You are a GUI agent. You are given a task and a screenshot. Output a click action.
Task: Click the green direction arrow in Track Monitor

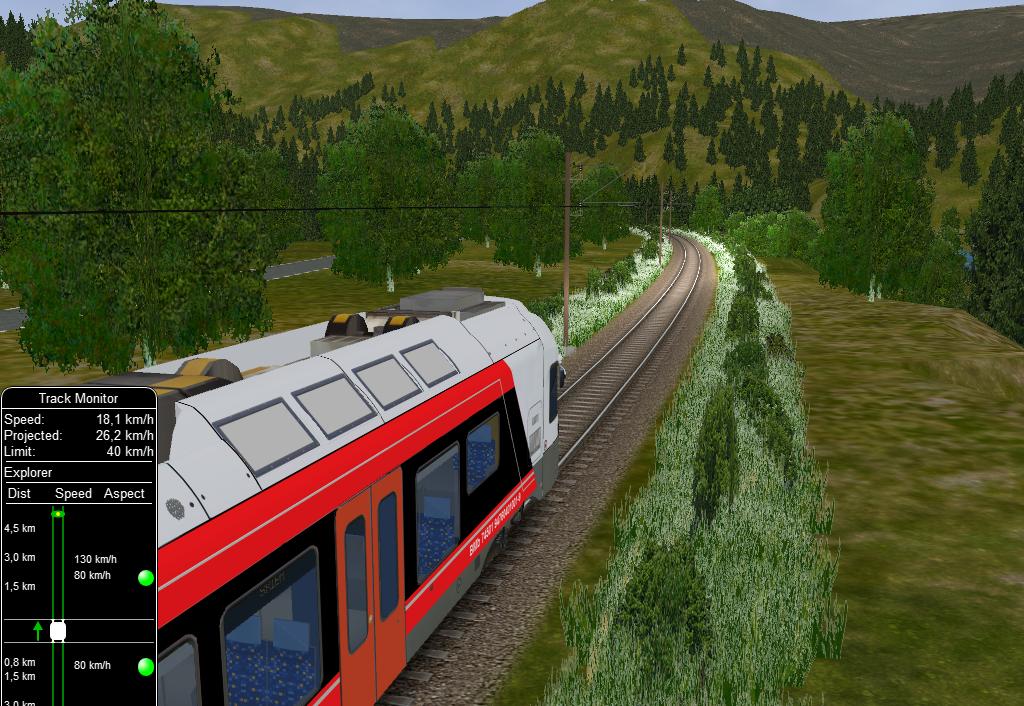click(38, 630)
